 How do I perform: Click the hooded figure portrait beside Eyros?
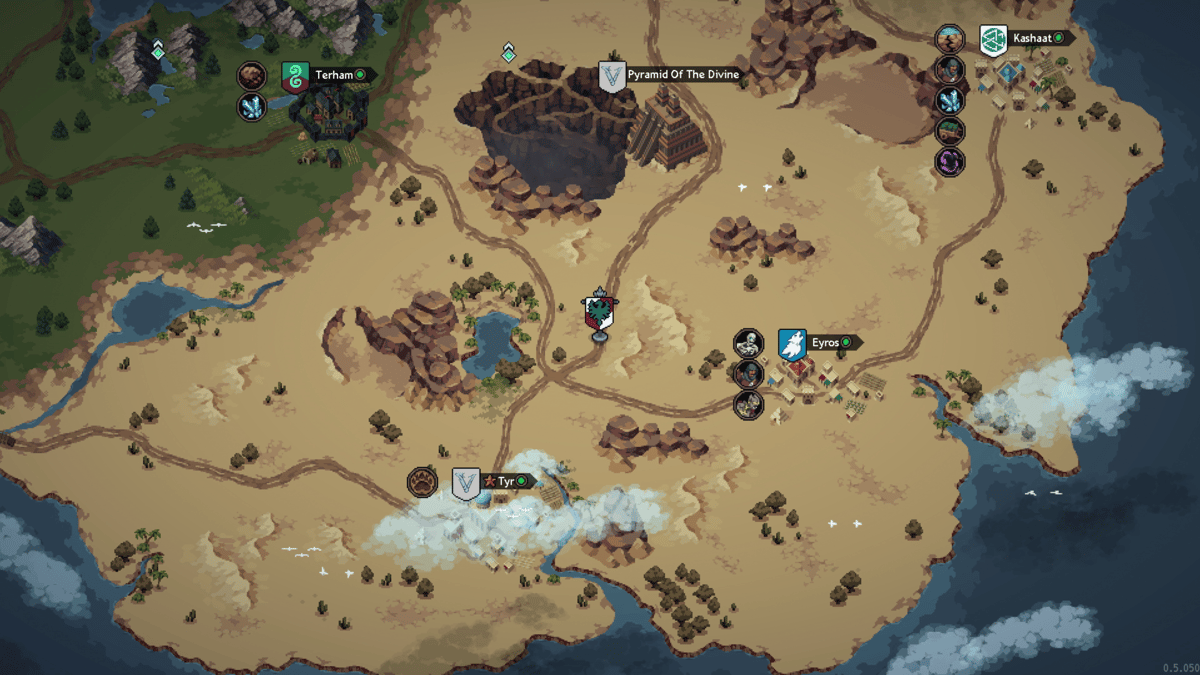[x=748, y=374]
